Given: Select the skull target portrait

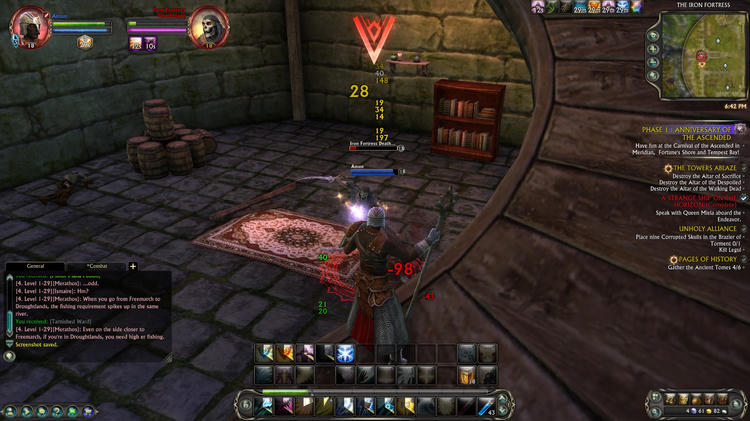Looking at the screenshot, I should [x=207, y=24].
